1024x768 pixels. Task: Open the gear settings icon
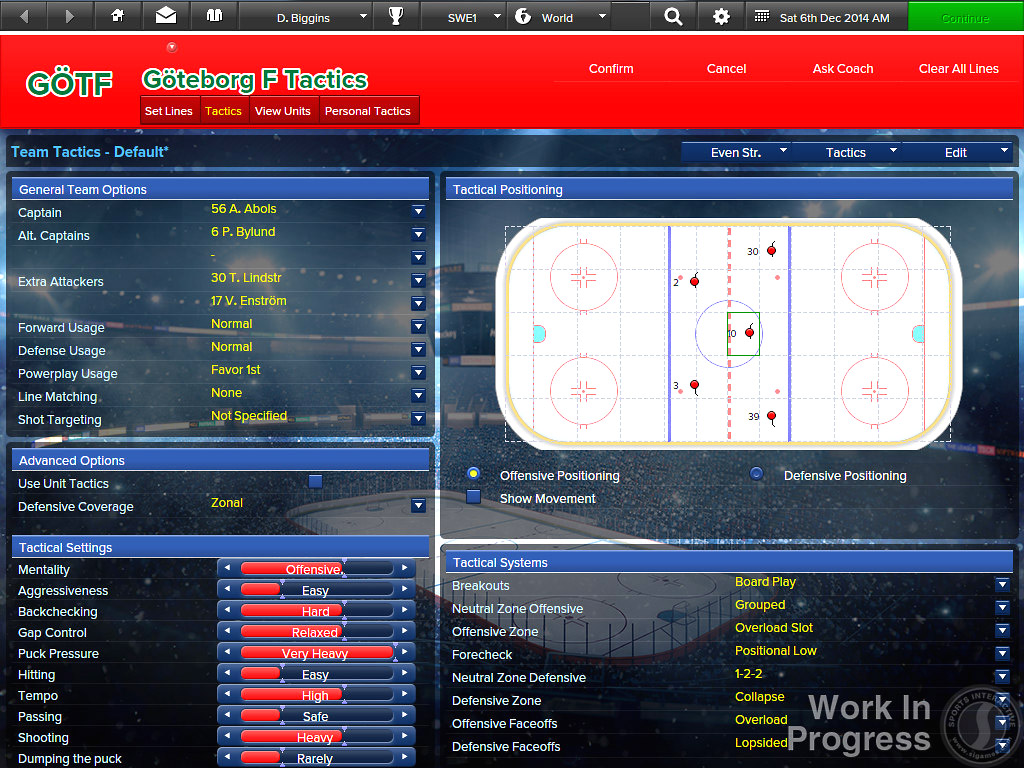721,17
